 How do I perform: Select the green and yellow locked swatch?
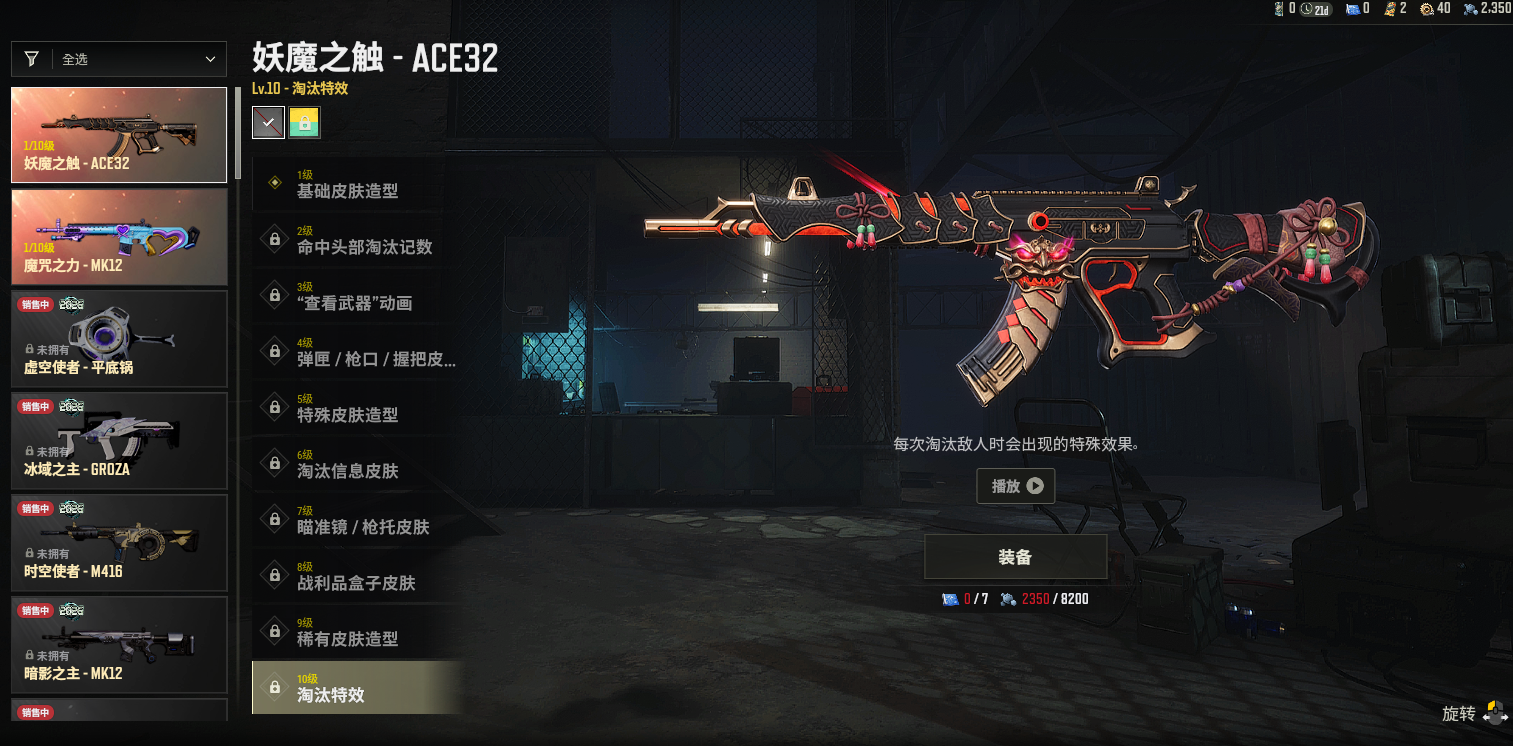tap(304, 122)
